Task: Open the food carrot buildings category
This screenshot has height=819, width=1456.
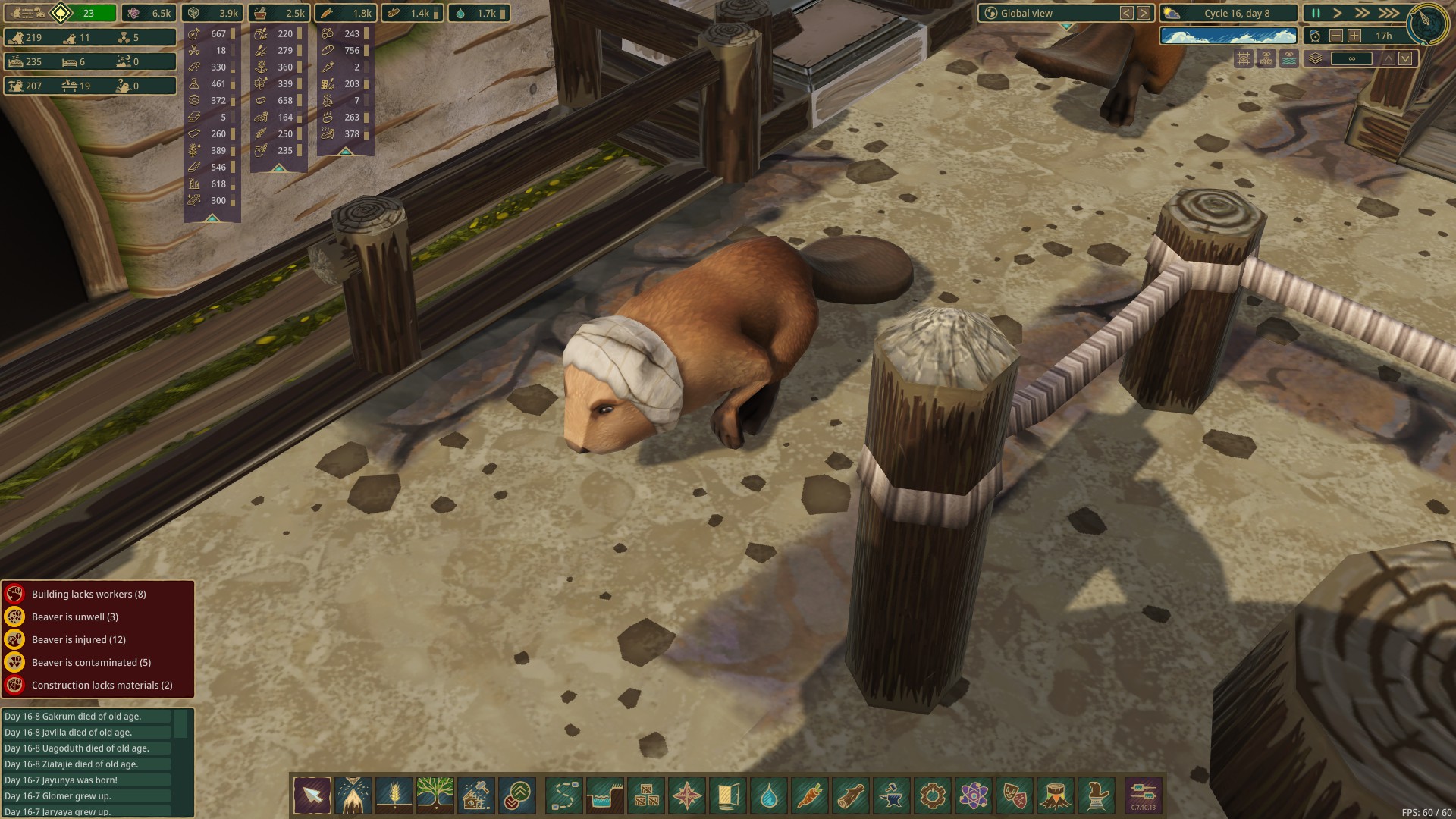Action: 810,795
